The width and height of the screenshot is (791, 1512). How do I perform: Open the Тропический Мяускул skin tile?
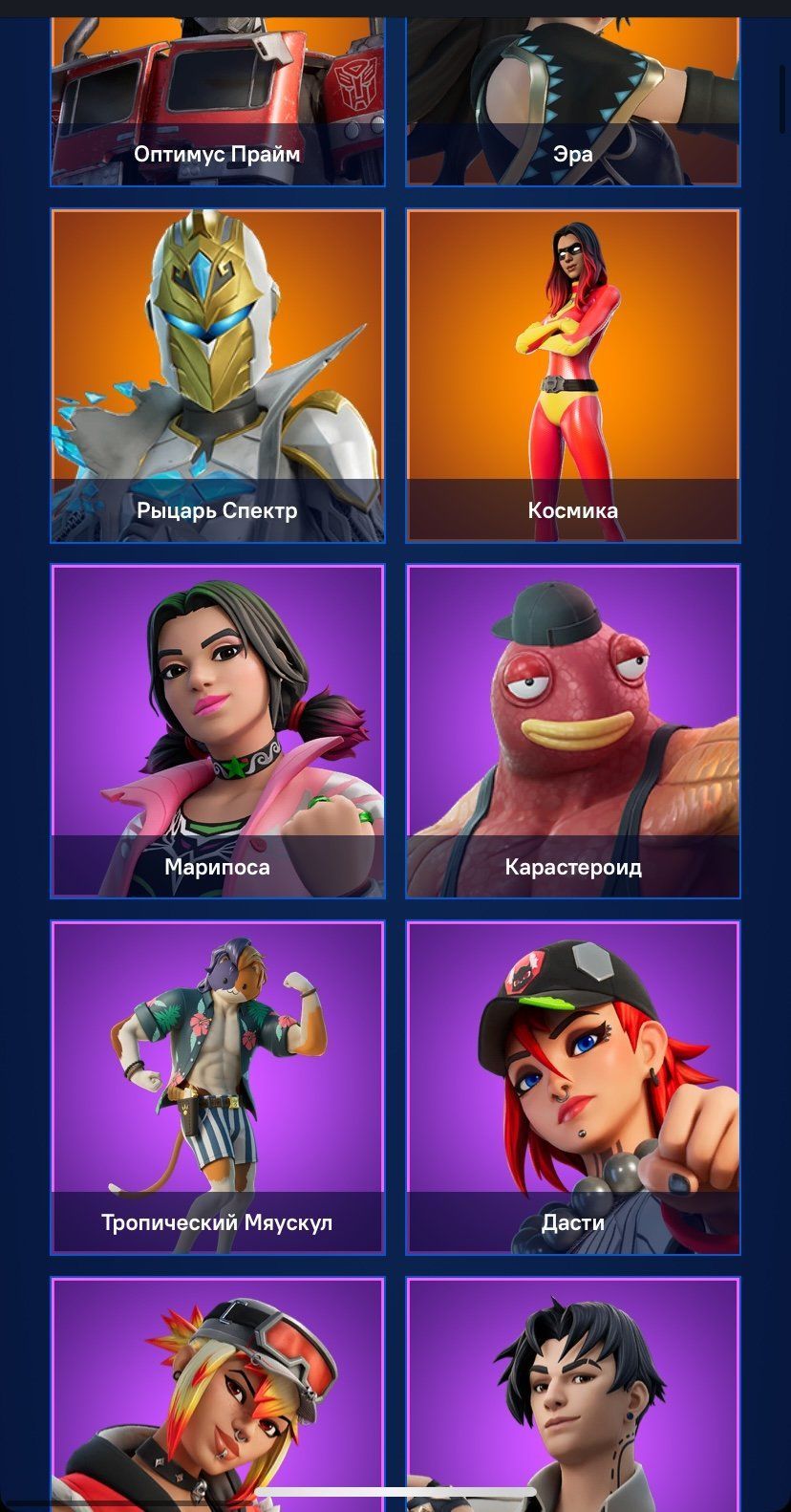coord(218,1087)
